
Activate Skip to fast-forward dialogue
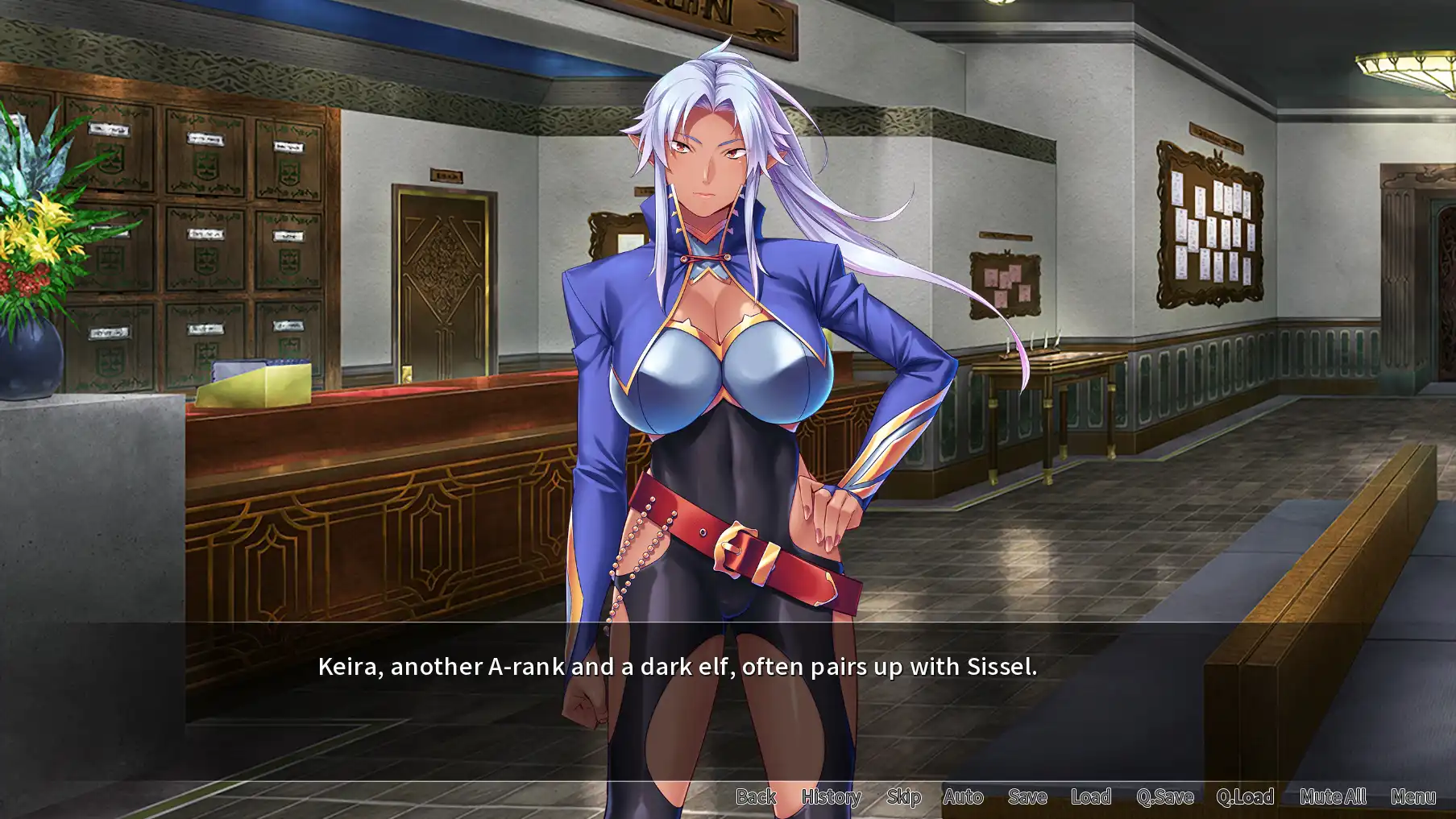[903, 796]
